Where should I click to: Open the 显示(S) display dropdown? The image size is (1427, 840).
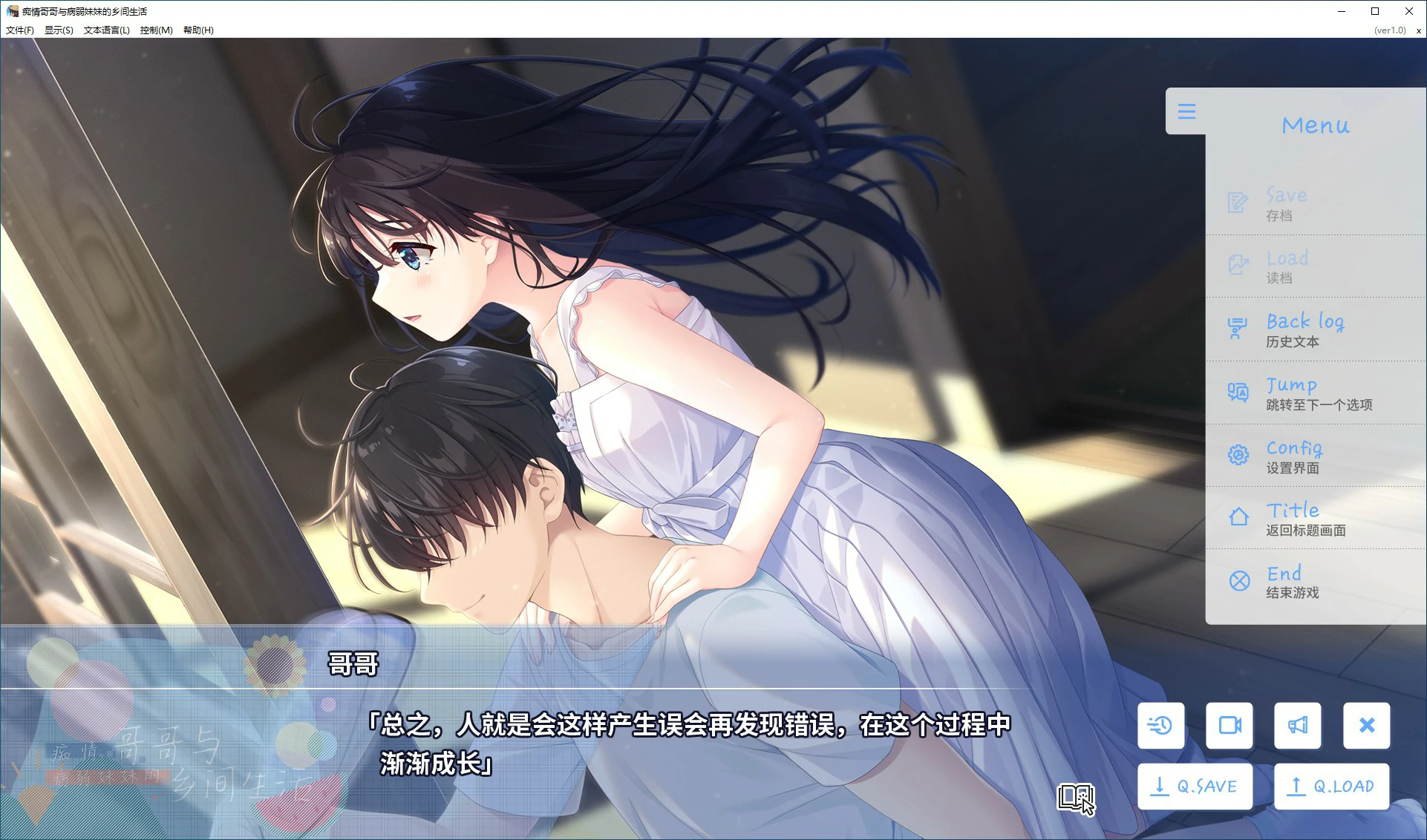pyautogui.click(x=57, y=30)
